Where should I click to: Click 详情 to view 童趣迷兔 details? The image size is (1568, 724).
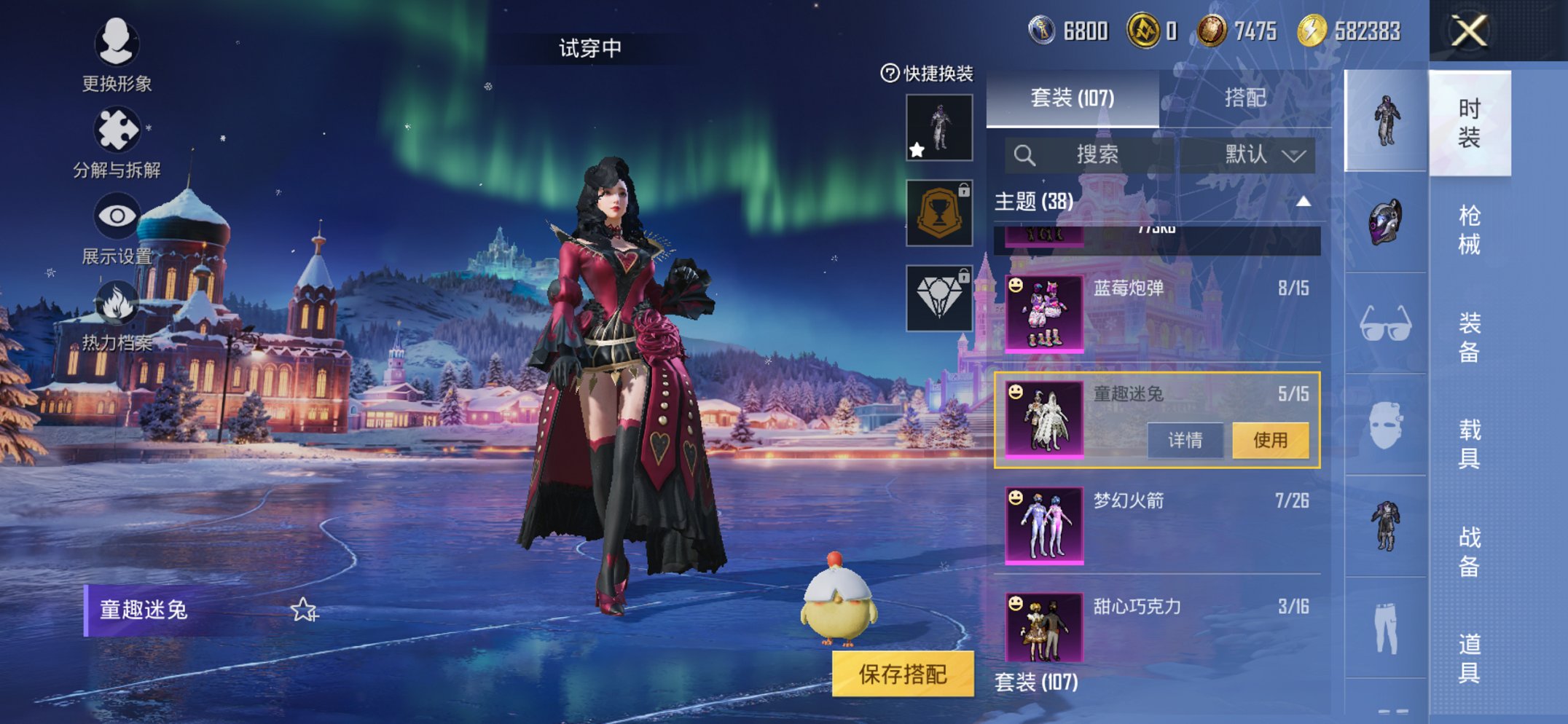[x=1184, y=441]
